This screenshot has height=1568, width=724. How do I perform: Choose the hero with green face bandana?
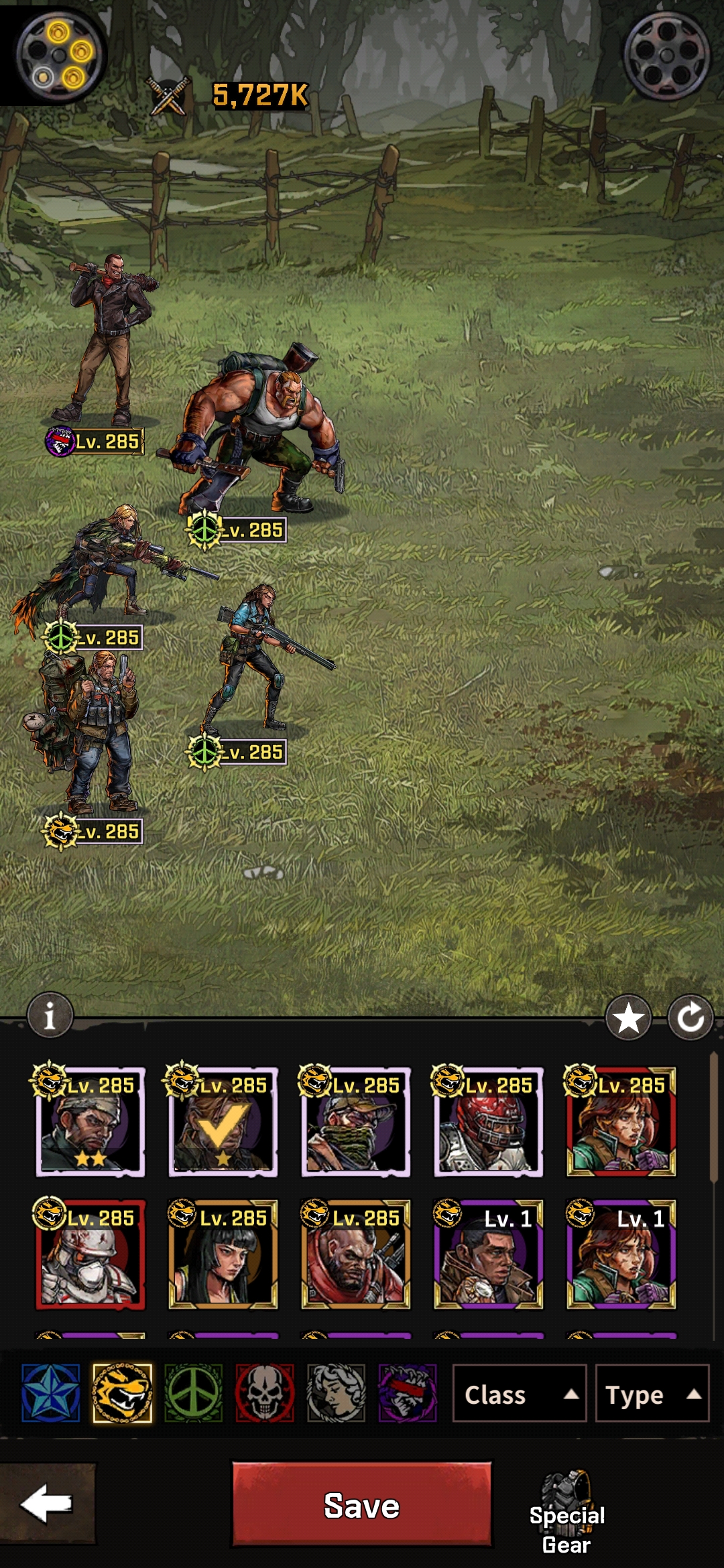(x=356, y=1122)
